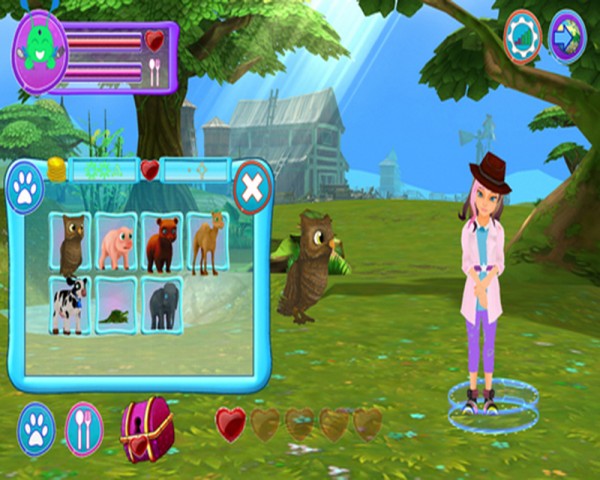Pick the gray elephant tile
600x480 pixels.
(x=161, y=304)
